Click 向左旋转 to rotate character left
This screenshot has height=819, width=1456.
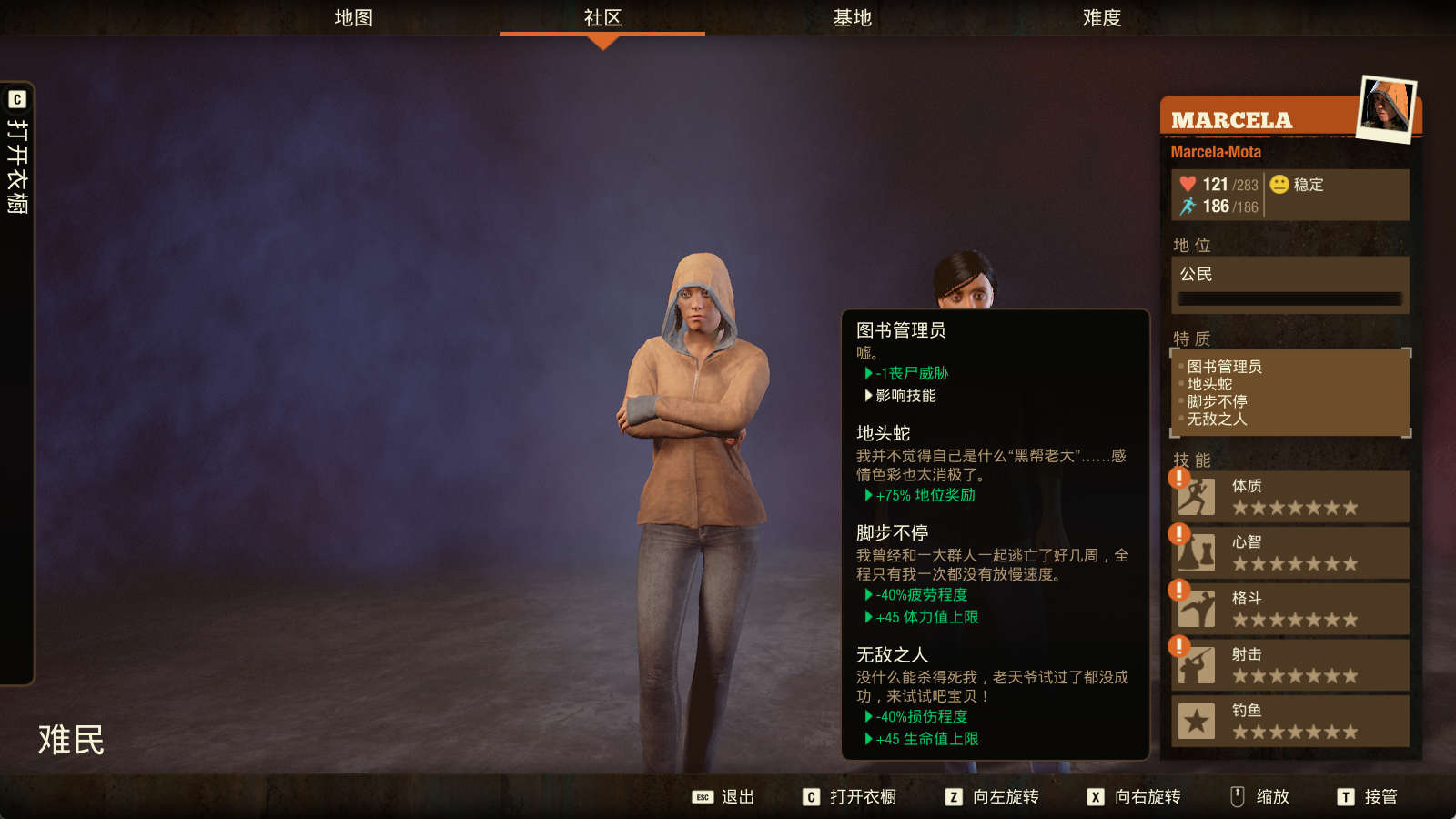(x=993, y=797)
